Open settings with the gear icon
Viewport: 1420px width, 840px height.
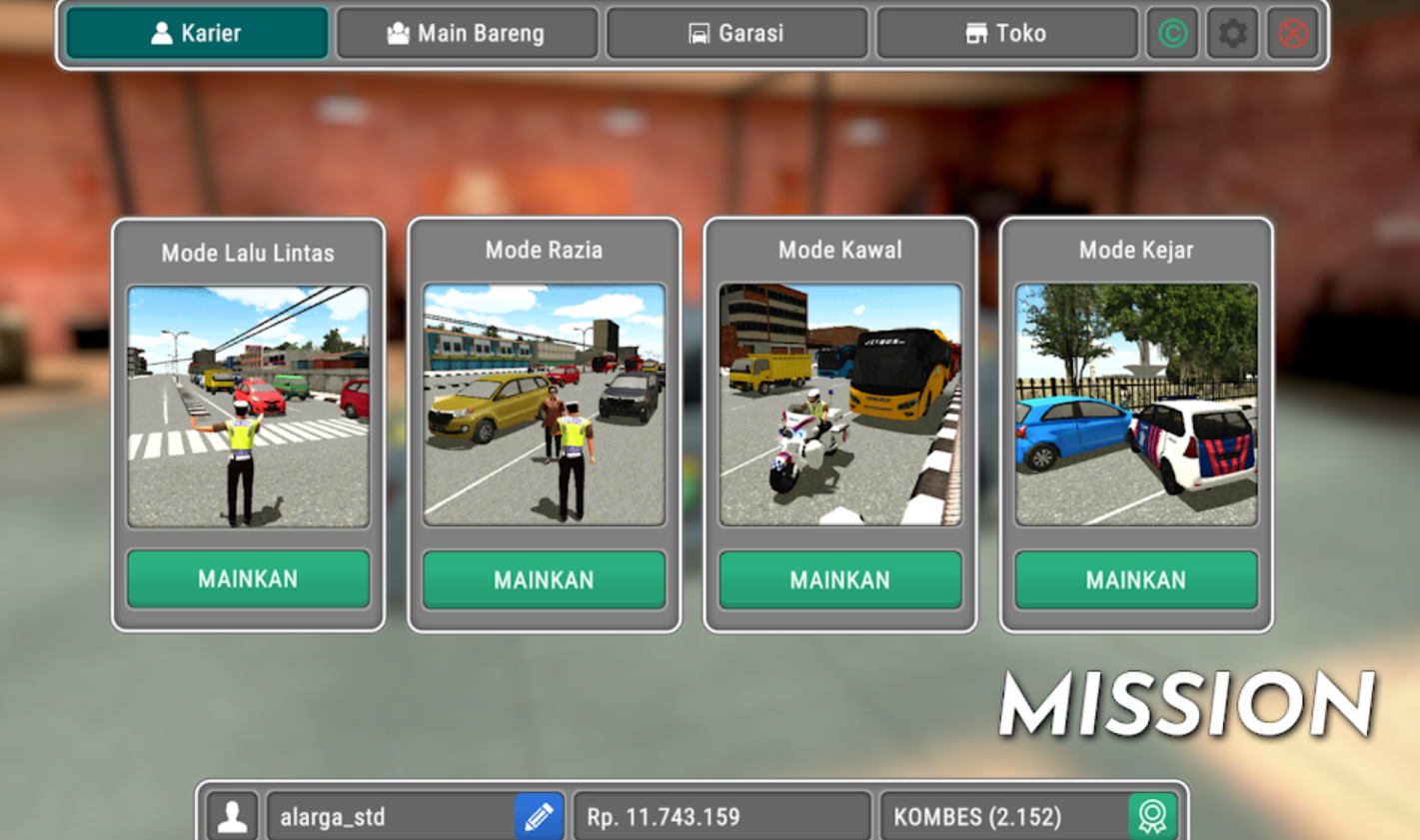tap(1232, 33)
